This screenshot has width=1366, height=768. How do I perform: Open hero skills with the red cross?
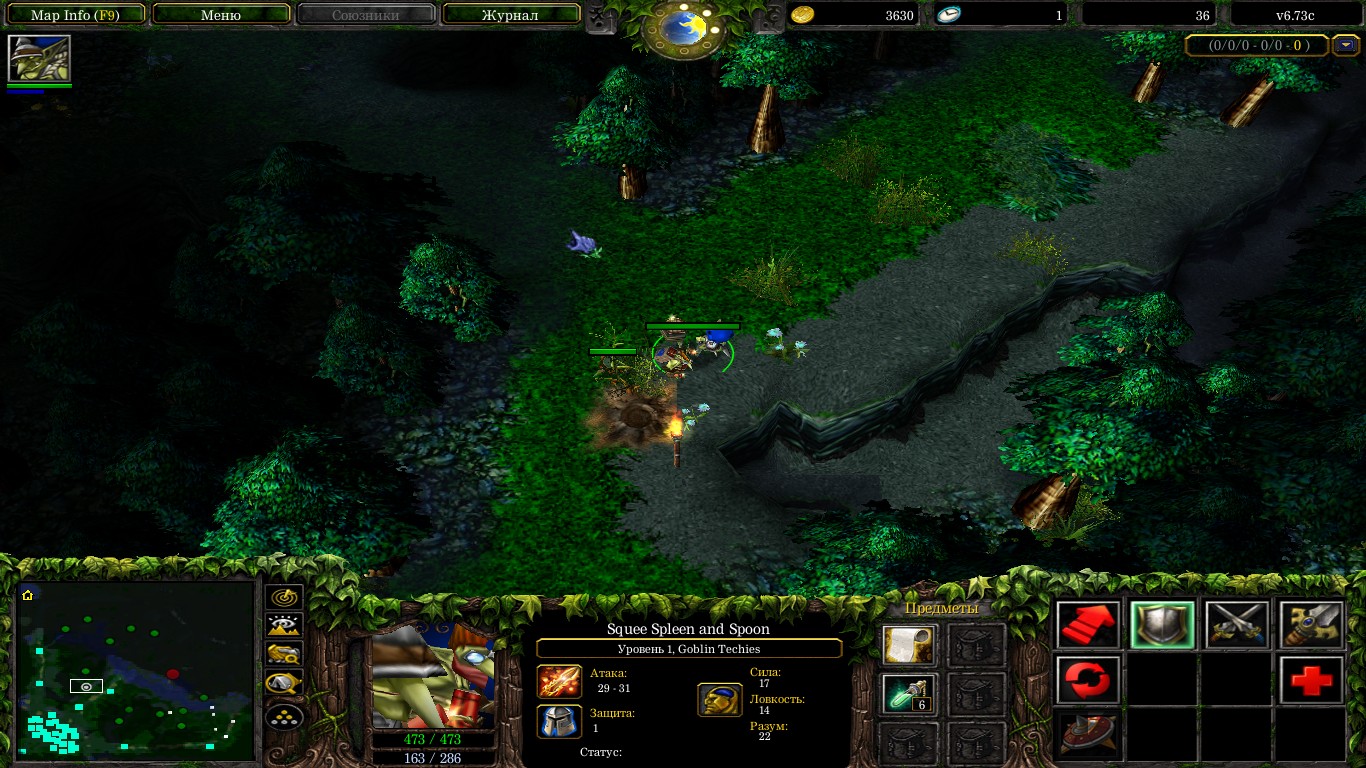click(1310, 680)
